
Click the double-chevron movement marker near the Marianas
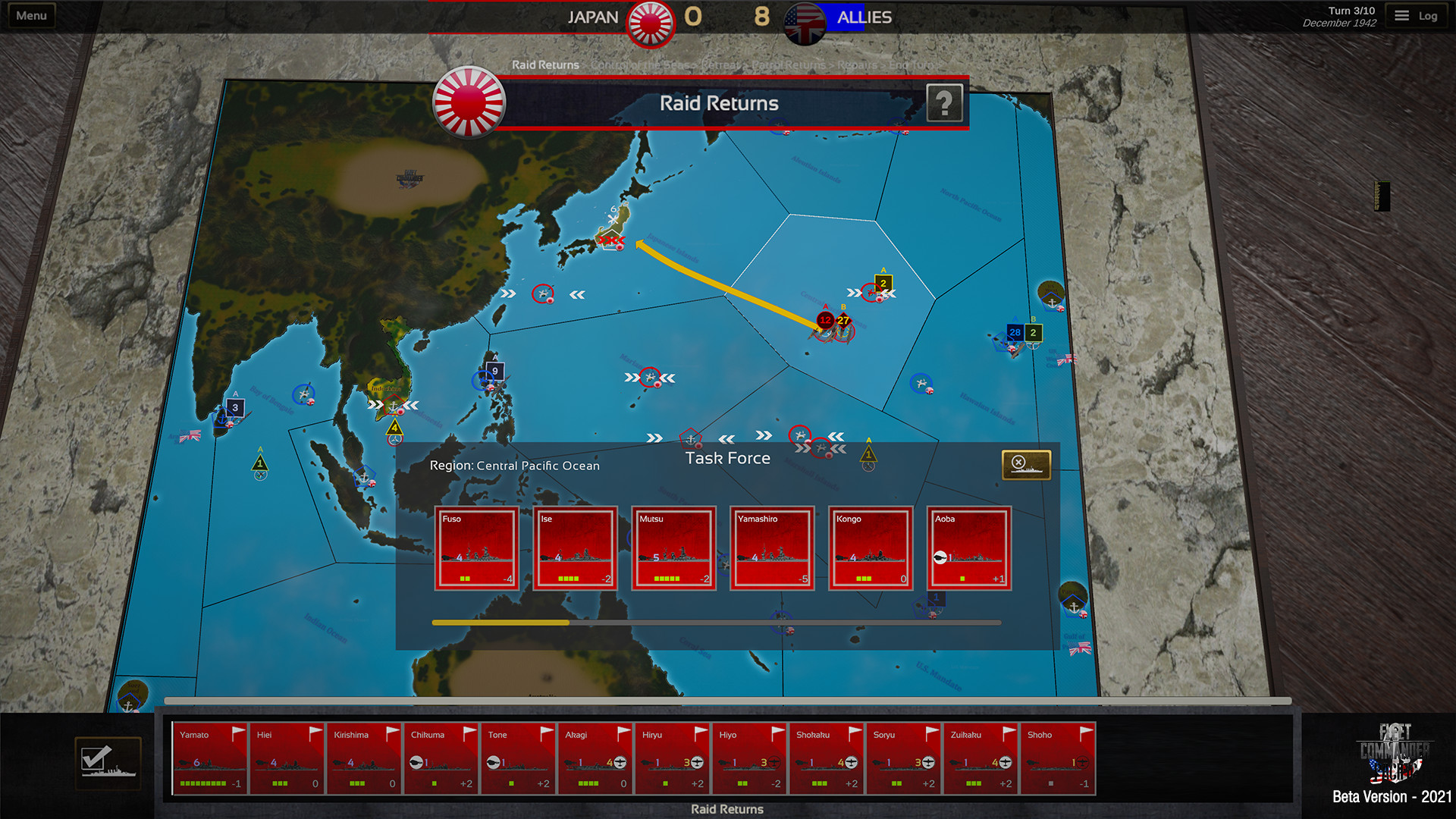[x=632, y=375]
